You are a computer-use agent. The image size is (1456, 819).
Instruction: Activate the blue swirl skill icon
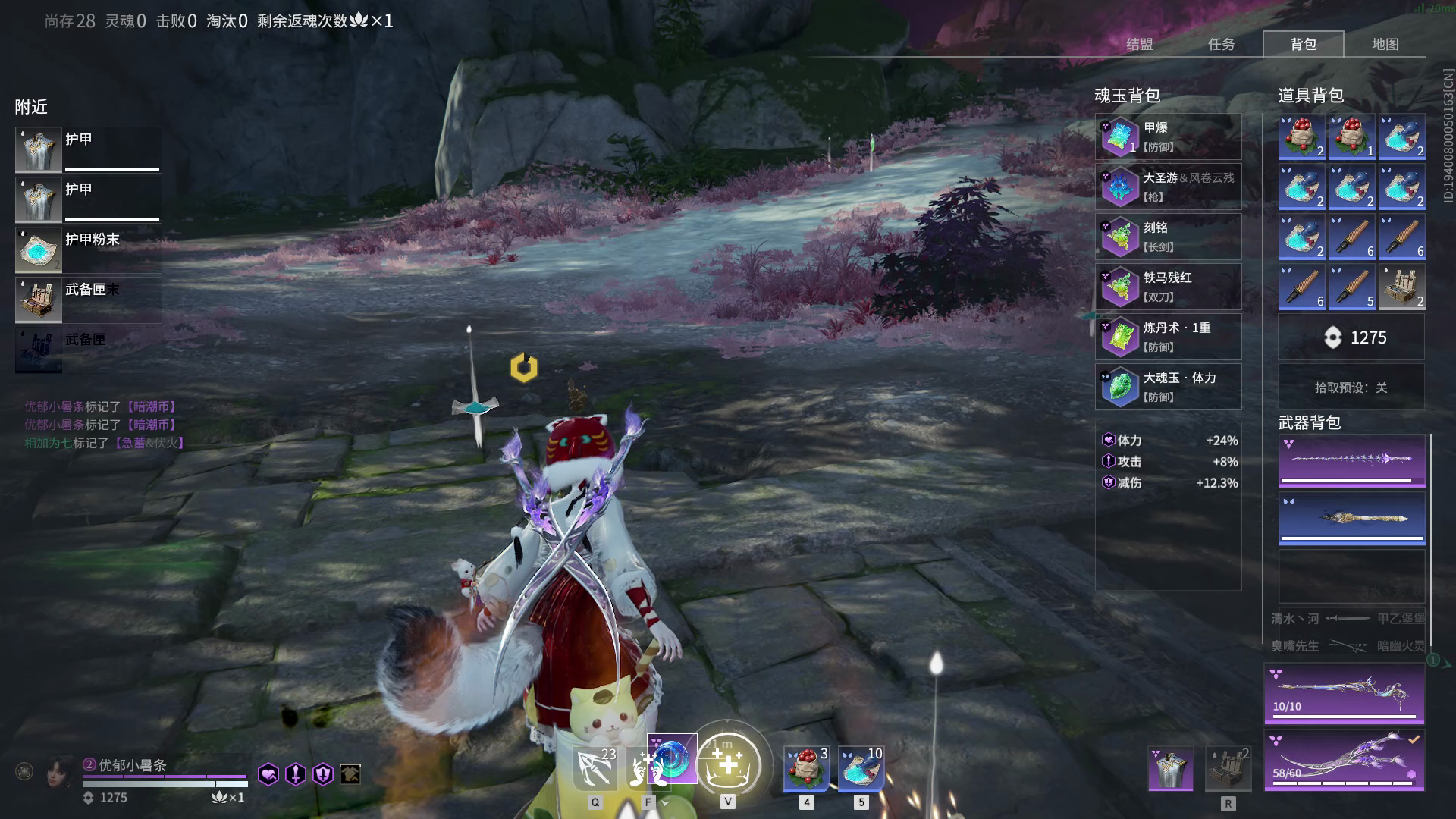(x=672, y=758)
